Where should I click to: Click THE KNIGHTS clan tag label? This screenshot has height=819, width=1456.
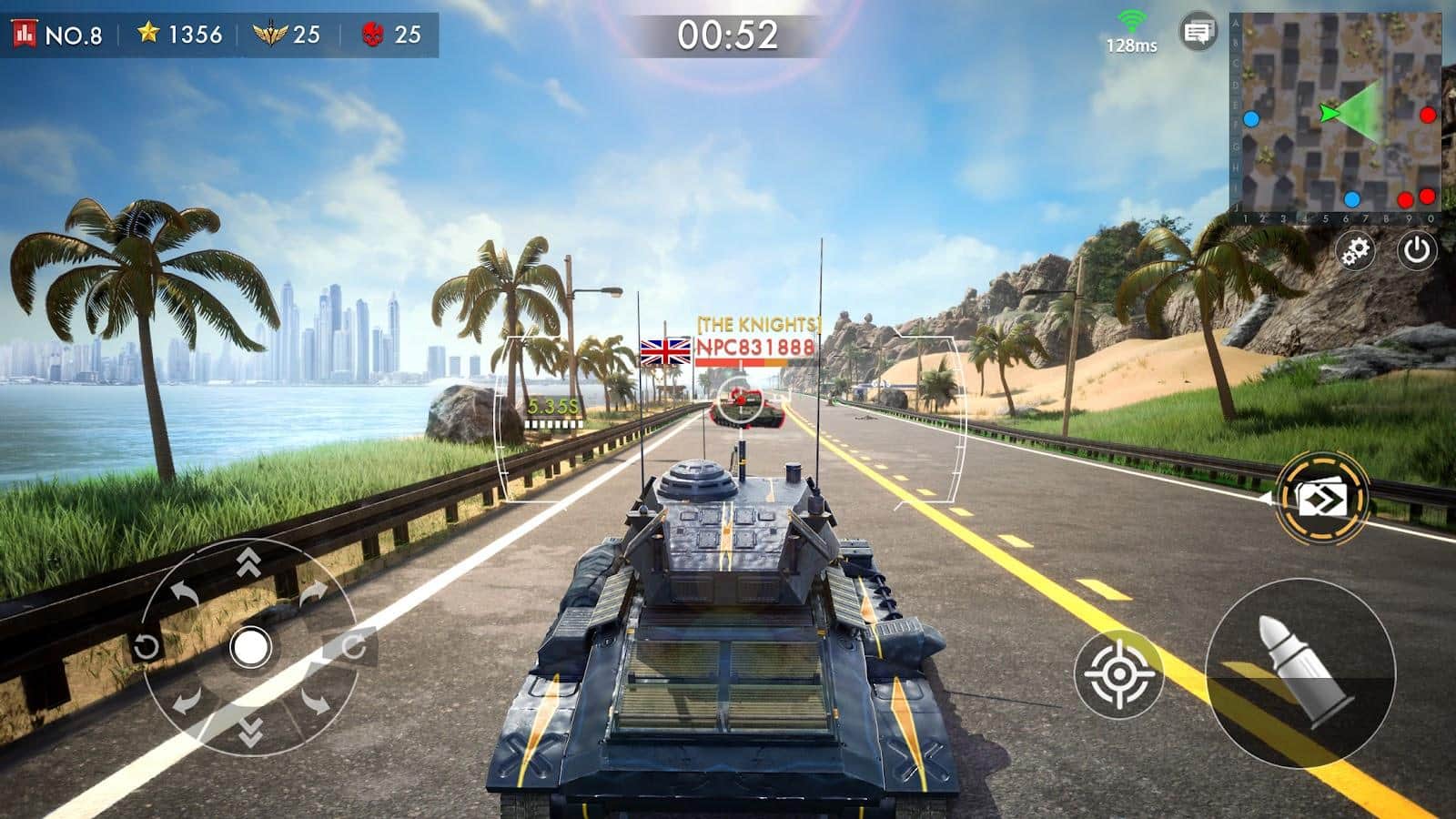coord(758,322)
